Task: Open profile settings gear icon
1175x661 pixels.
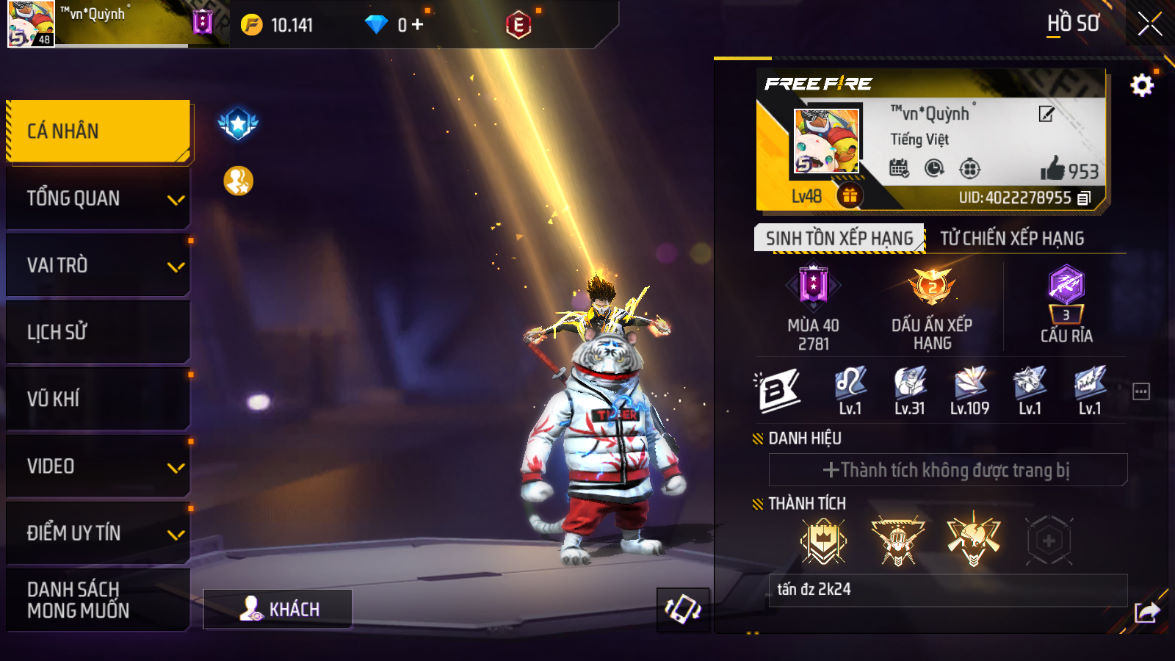Action: 1141,86
